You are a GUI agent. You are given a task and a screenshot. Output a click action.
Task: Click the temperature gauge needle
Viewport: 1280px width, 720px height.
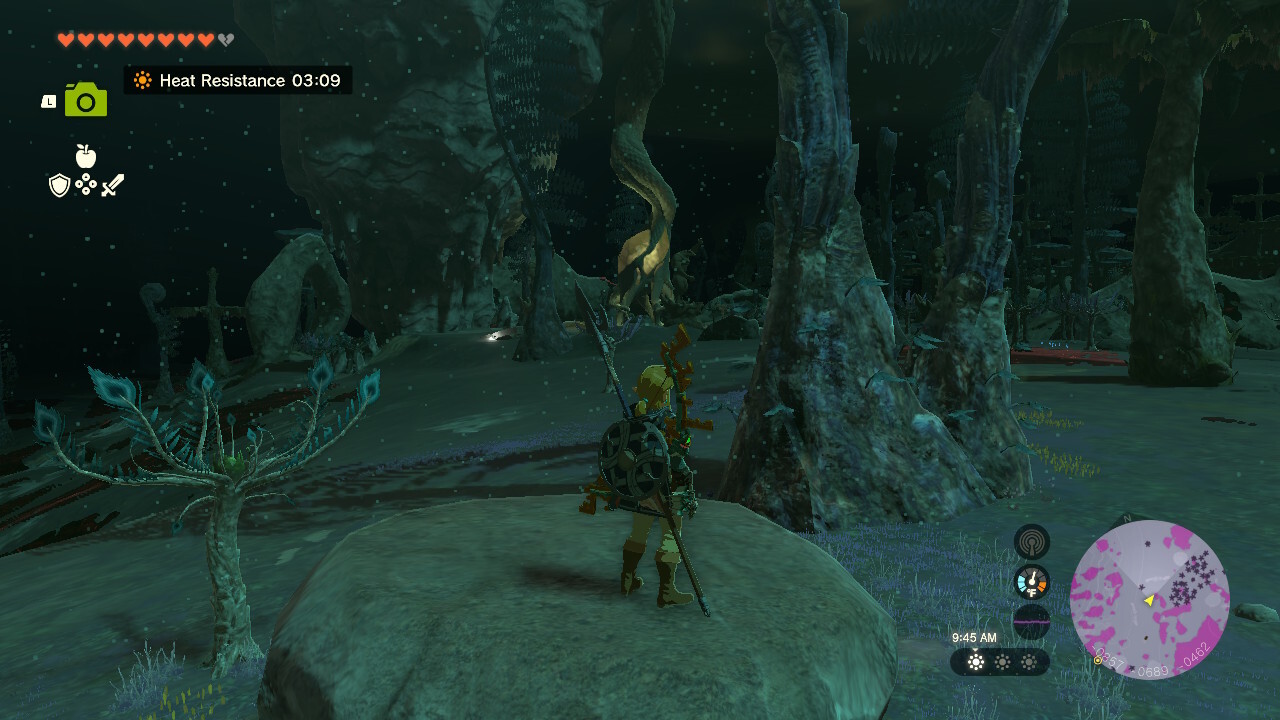(1031, 577)
